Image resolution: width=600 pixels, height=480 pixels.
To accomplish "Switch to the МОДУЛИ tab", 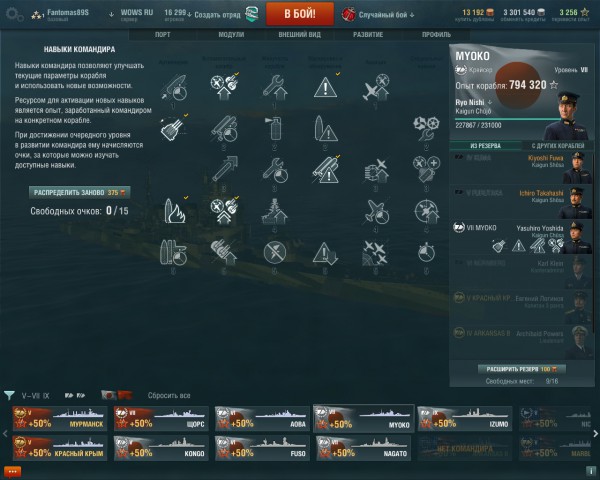I will point(231,34).
